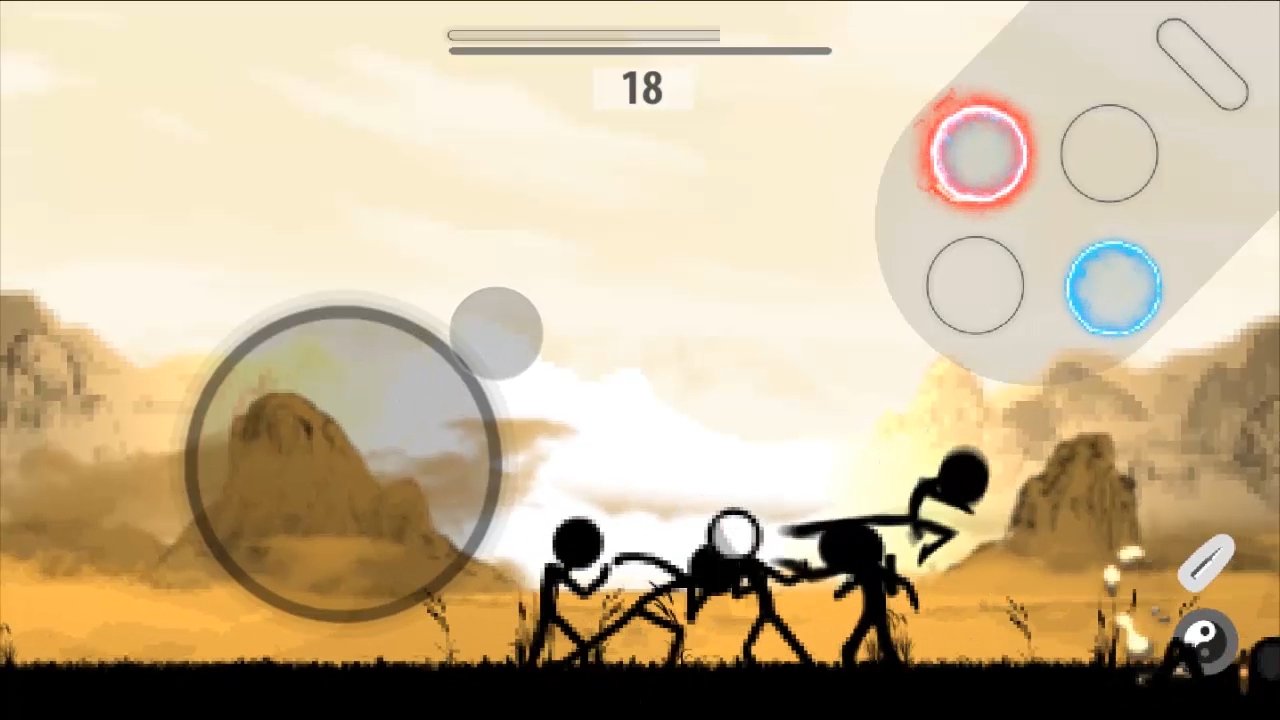Grab the yin-yang power orb
This screenshot has height=720, width=1280.
1204,640
